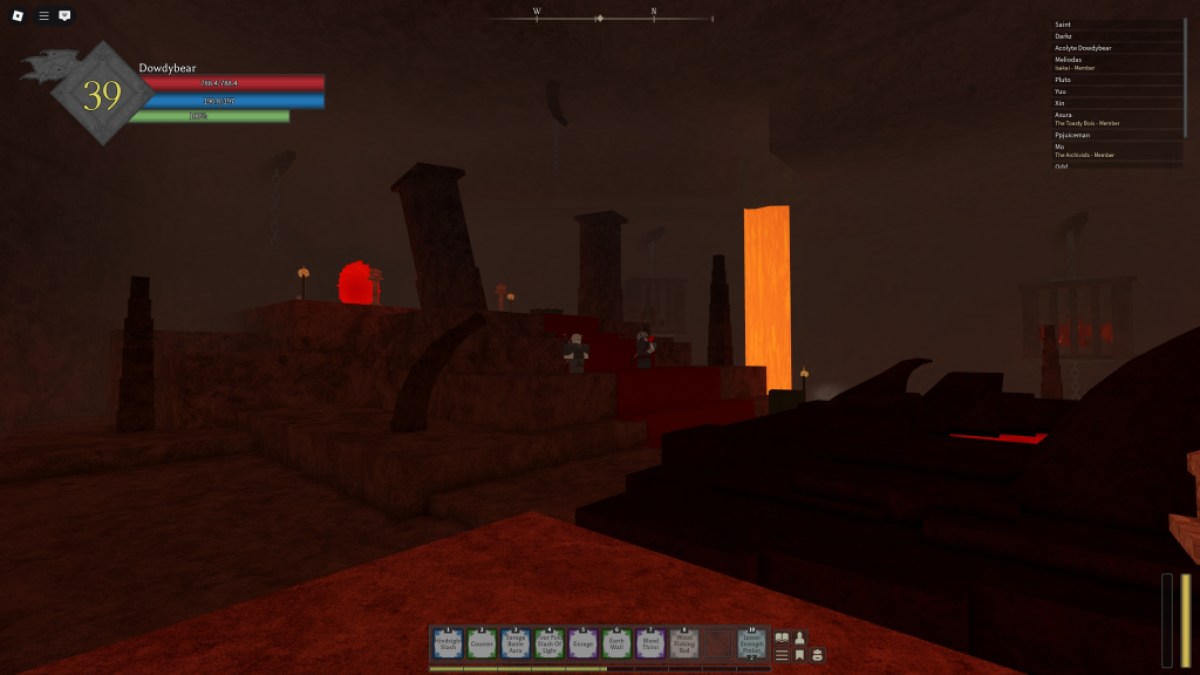This screenshot has height=675, width=1200.
Task: Open the Roblox hamburger menu
Action: 43,16
